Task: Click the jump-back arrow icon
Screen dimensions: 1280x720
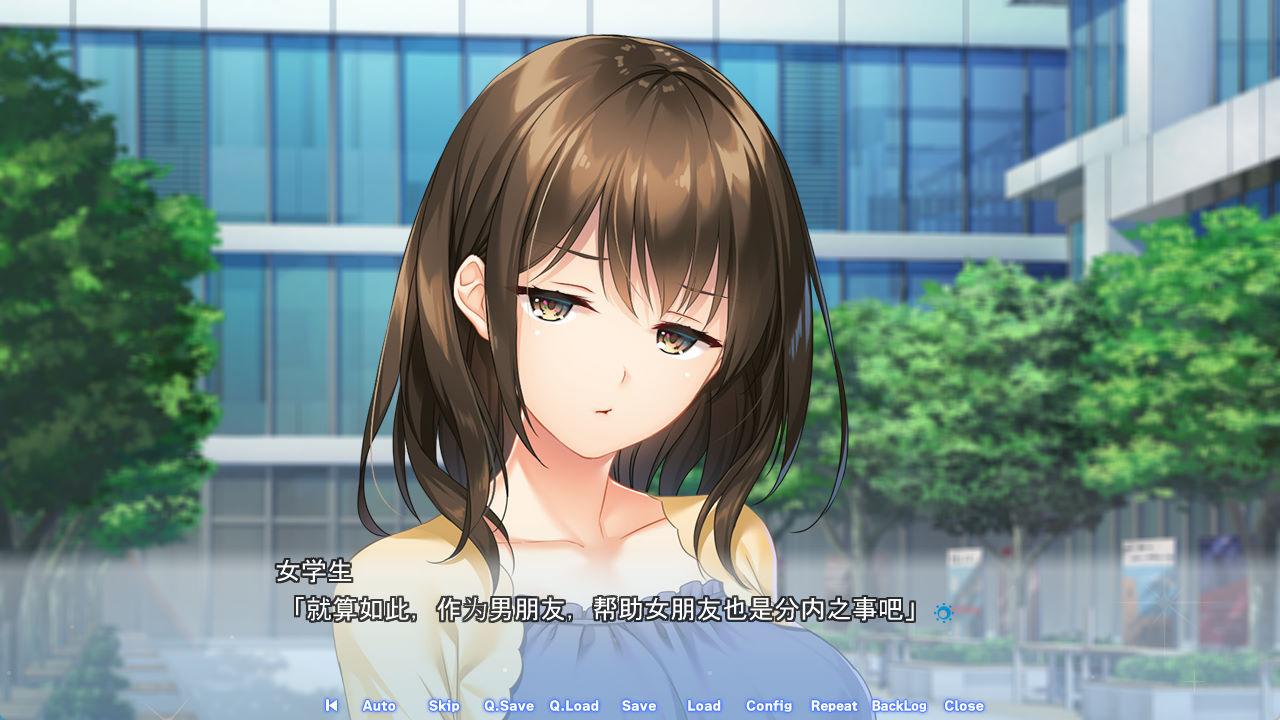Action: [x=331, y=705]
